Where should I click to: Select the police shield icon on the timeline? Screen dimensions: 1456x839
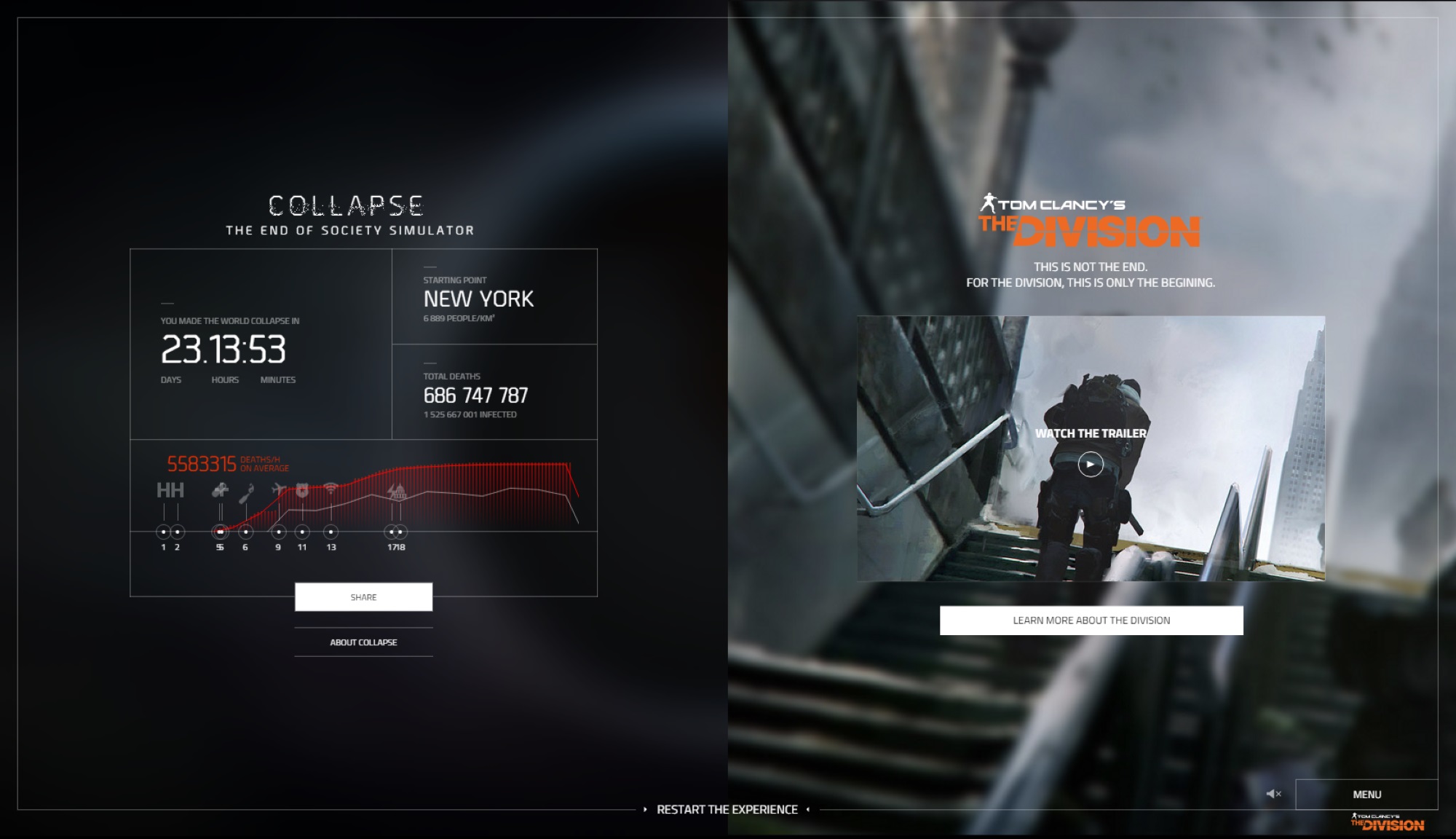302,491
